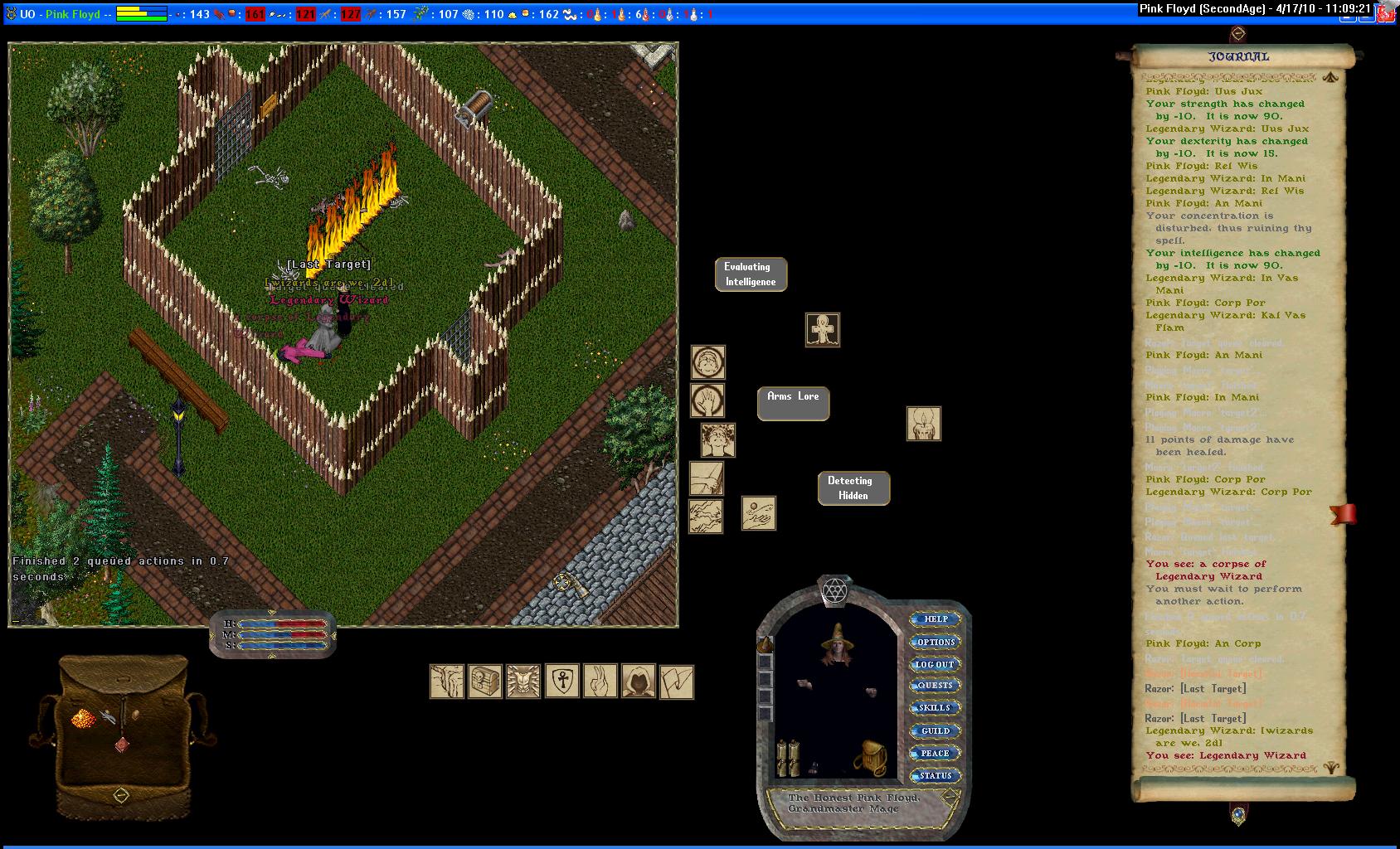
Task: Open the Guild window
Action: [x=935, y=731]
